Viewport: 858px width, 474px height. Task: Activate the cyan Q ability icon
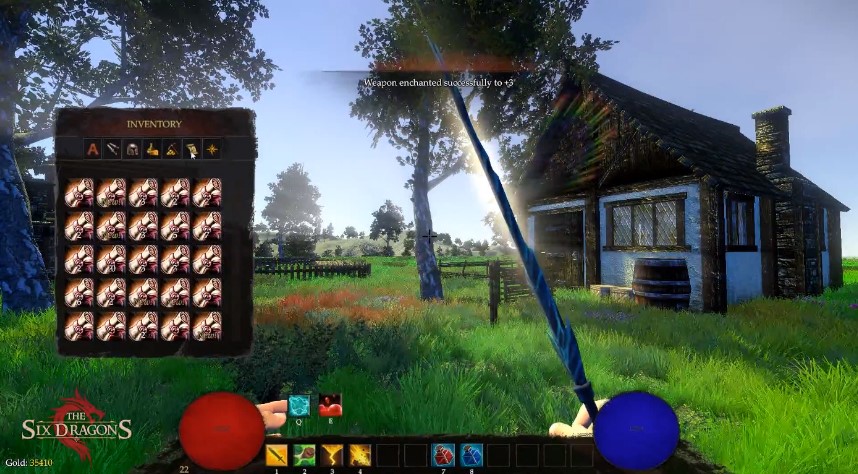point(300,405)
